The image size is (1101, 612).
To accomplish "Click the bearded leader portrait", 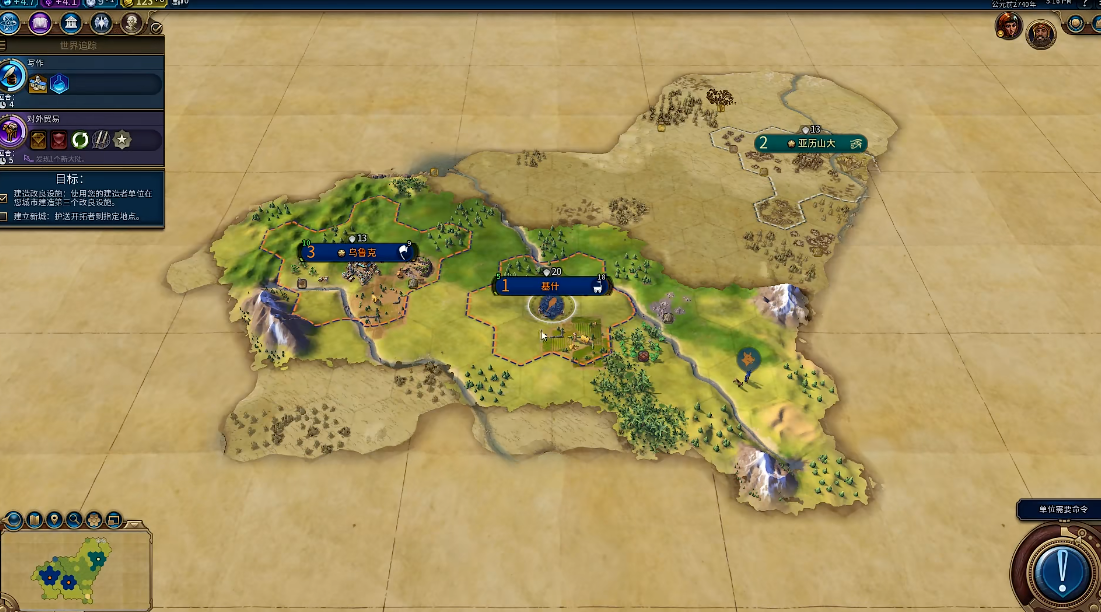I will coord(1040,33).
